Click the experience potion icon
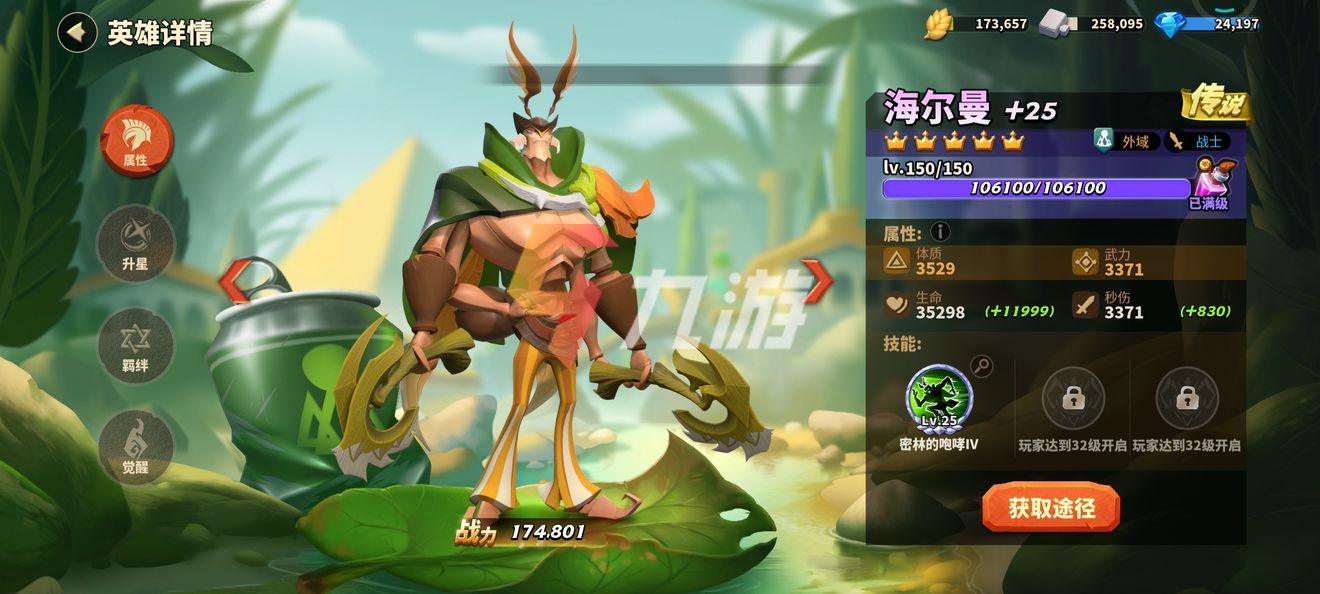Screen dimensions: 1320x594 click(x=1213, y=179)
